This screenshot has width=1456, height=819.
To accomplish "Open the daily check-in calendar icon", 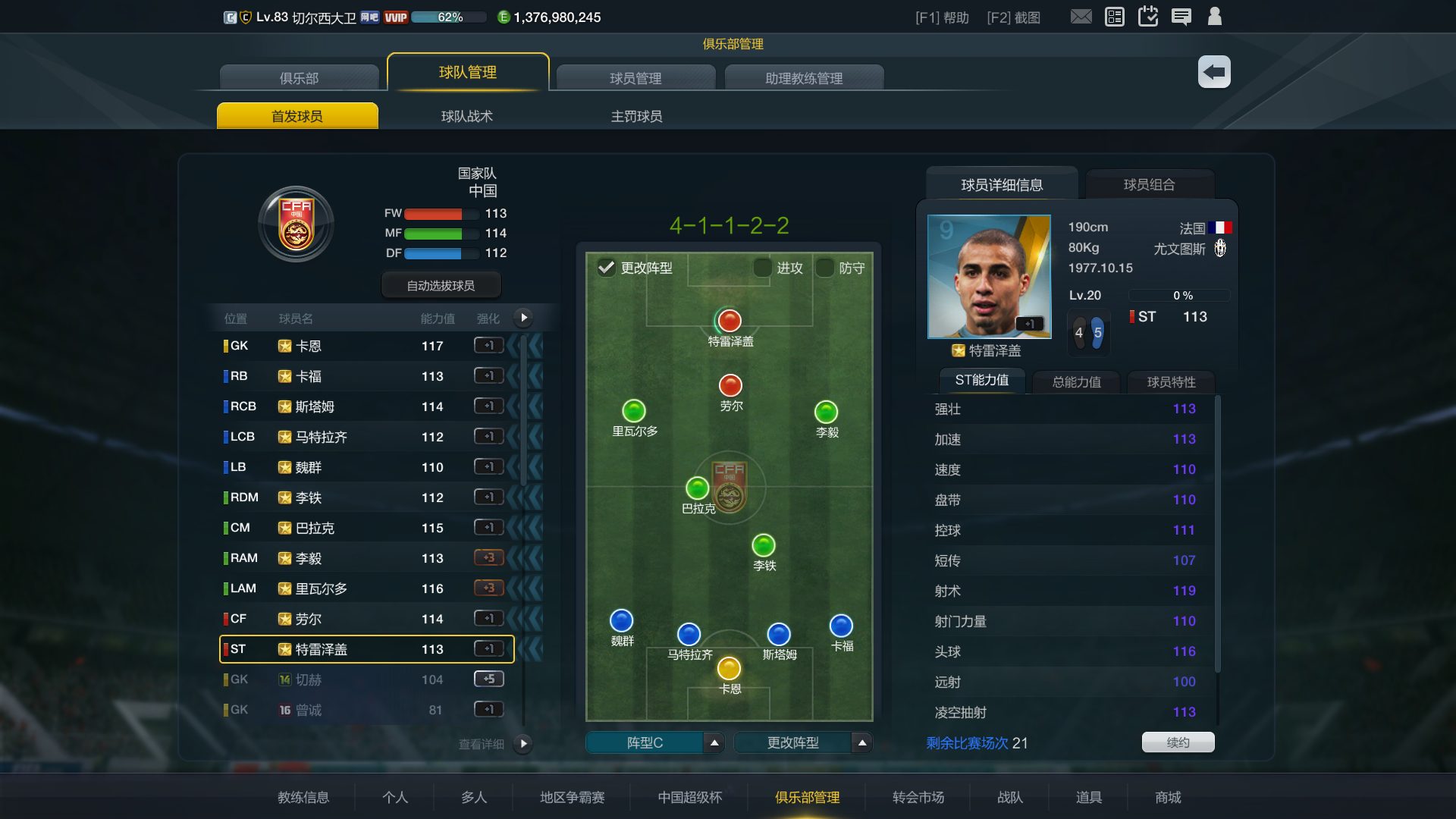I will click(x=1148, y=16).
